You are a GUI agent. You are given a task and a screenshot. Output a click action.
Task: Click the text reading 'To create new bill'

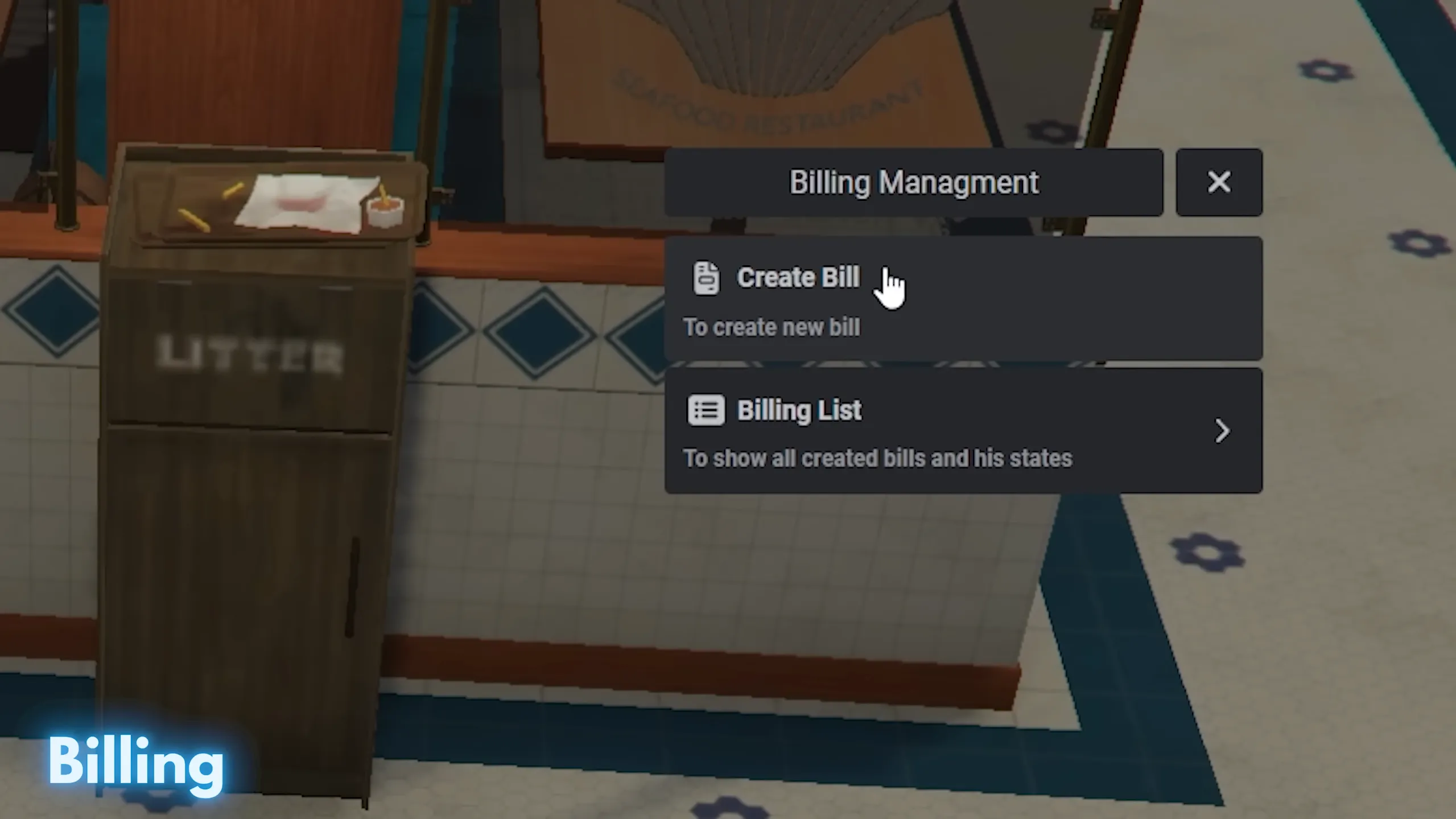772,327
